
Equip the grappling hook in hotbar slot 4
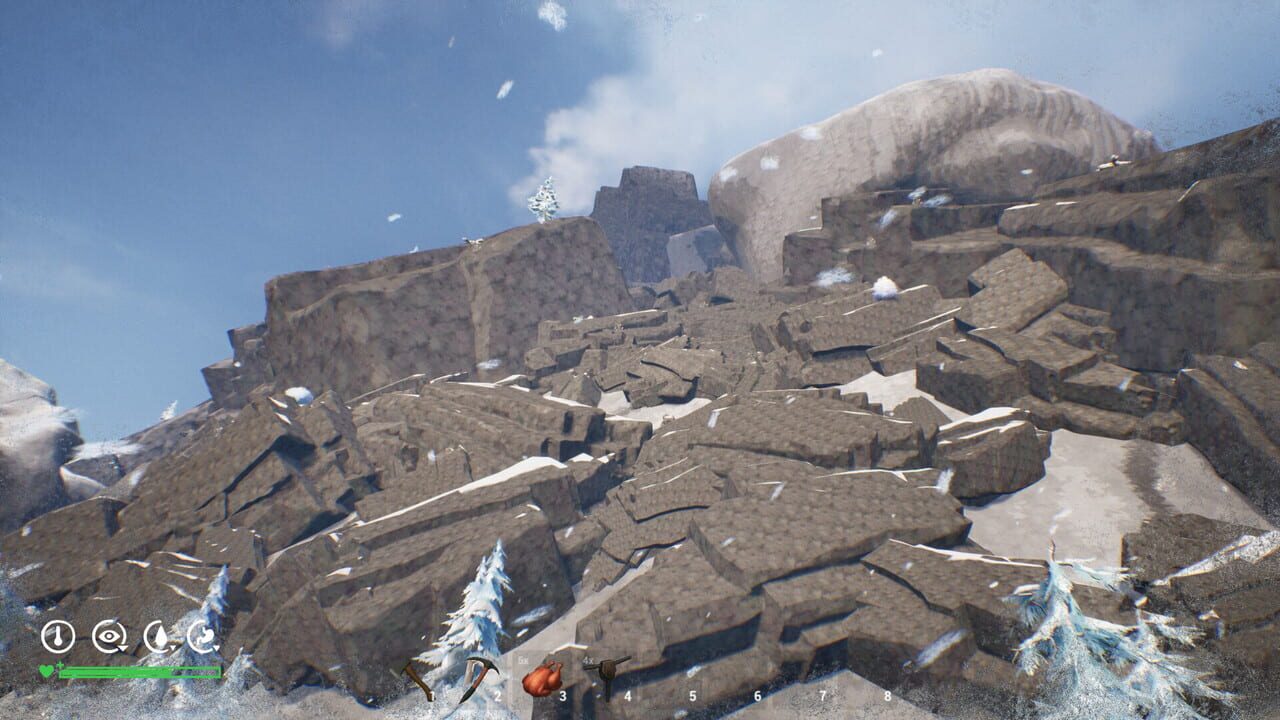pyautogui.click(x=607, y=677)
